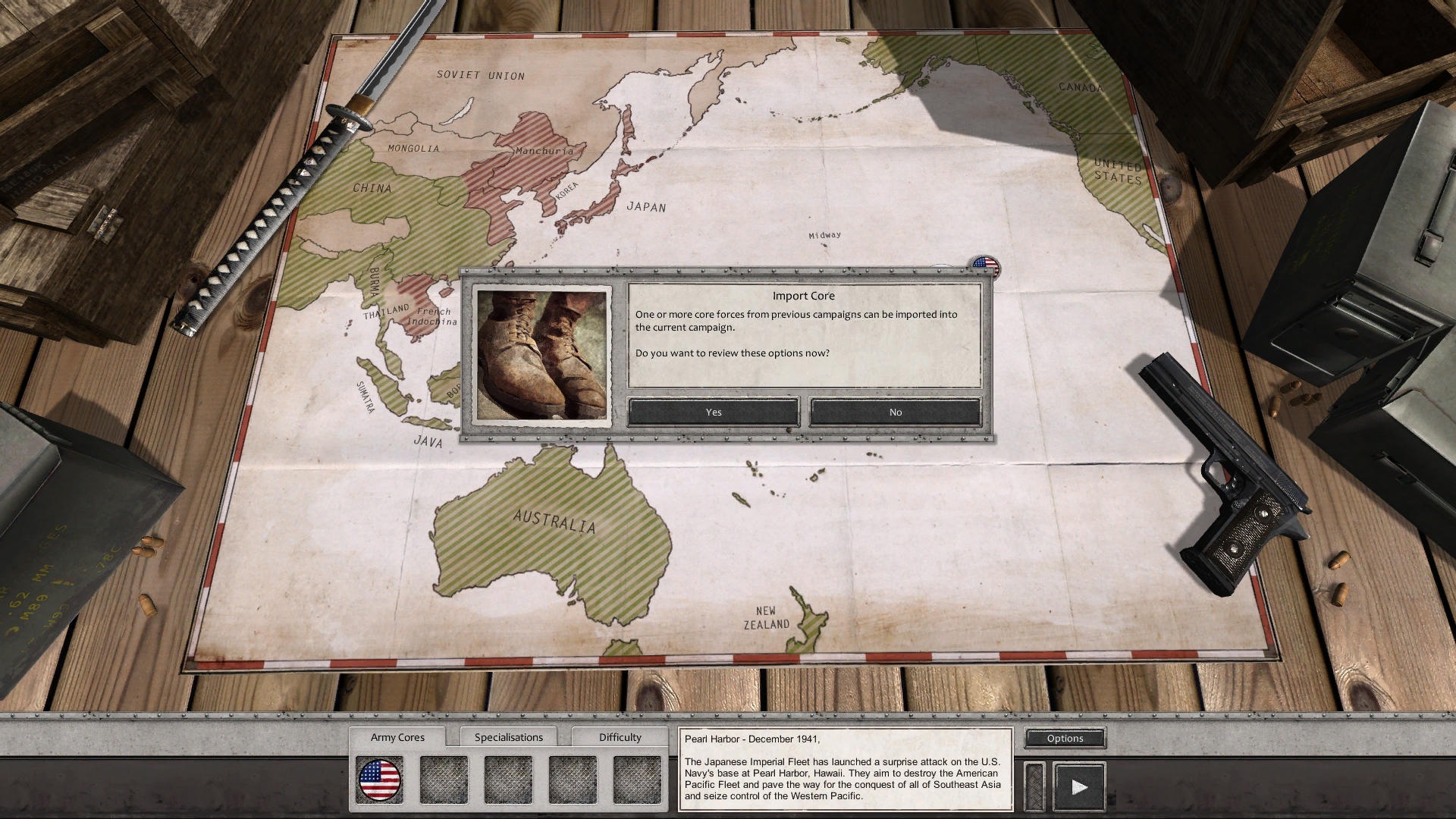Open the Specialisations tab
The height and width of the screenshot is (819, 1456).
508,737
